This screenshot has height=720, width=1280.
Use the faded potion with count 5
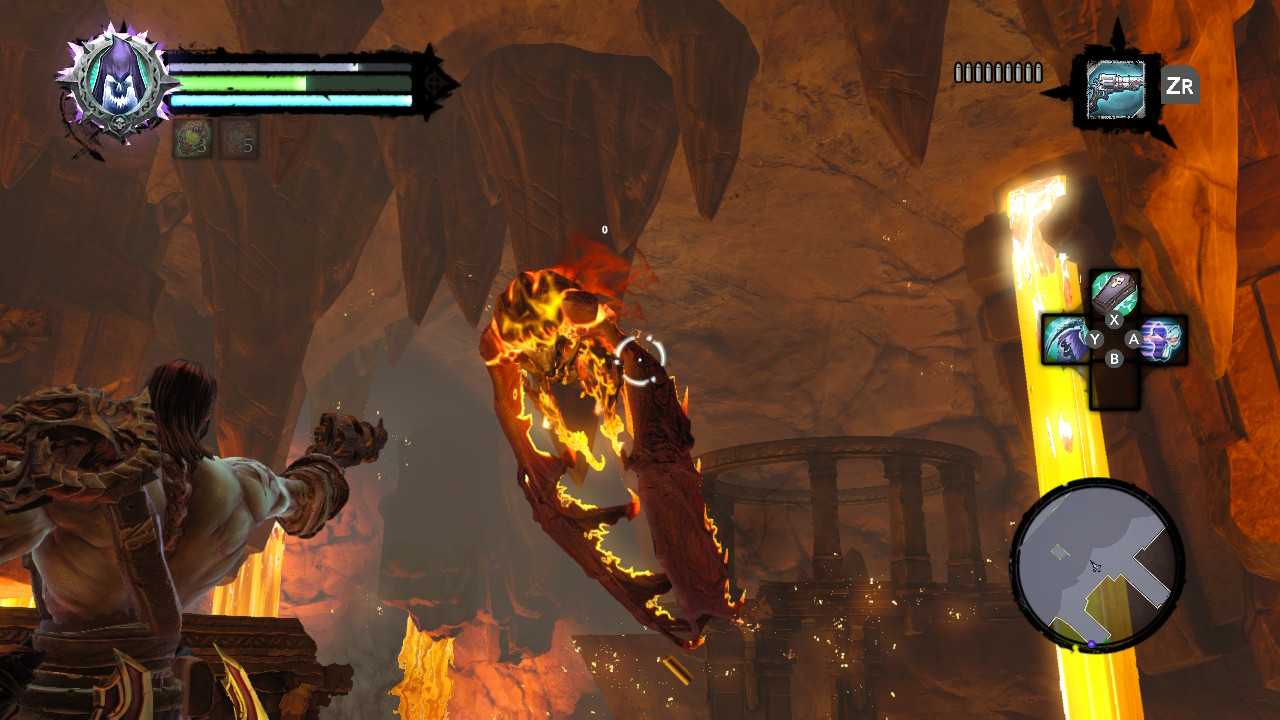pos(239,138)
